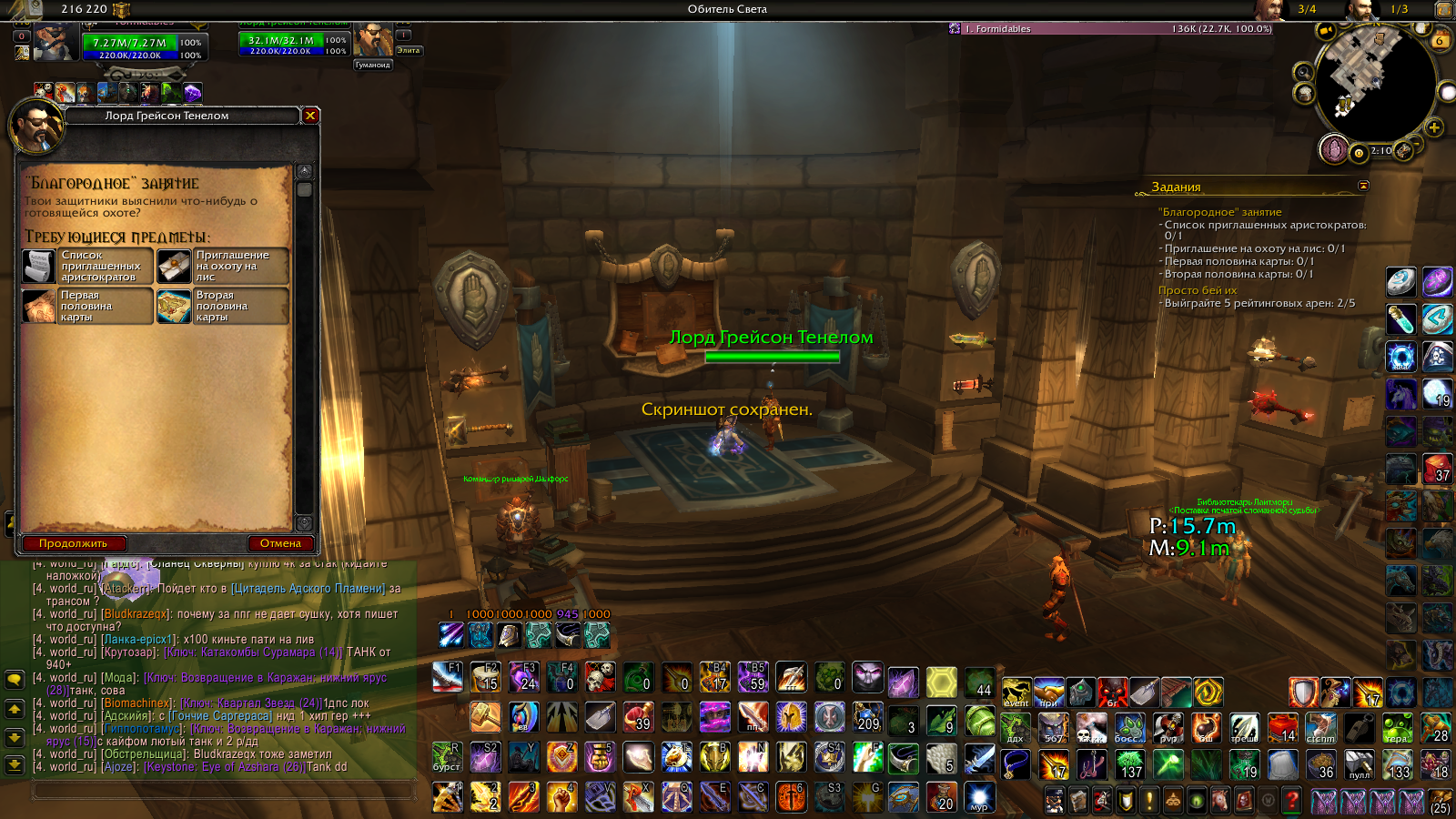Select the "Благородное" занятие quest in tracker

pyautogui.click(x=1219, y=212)
